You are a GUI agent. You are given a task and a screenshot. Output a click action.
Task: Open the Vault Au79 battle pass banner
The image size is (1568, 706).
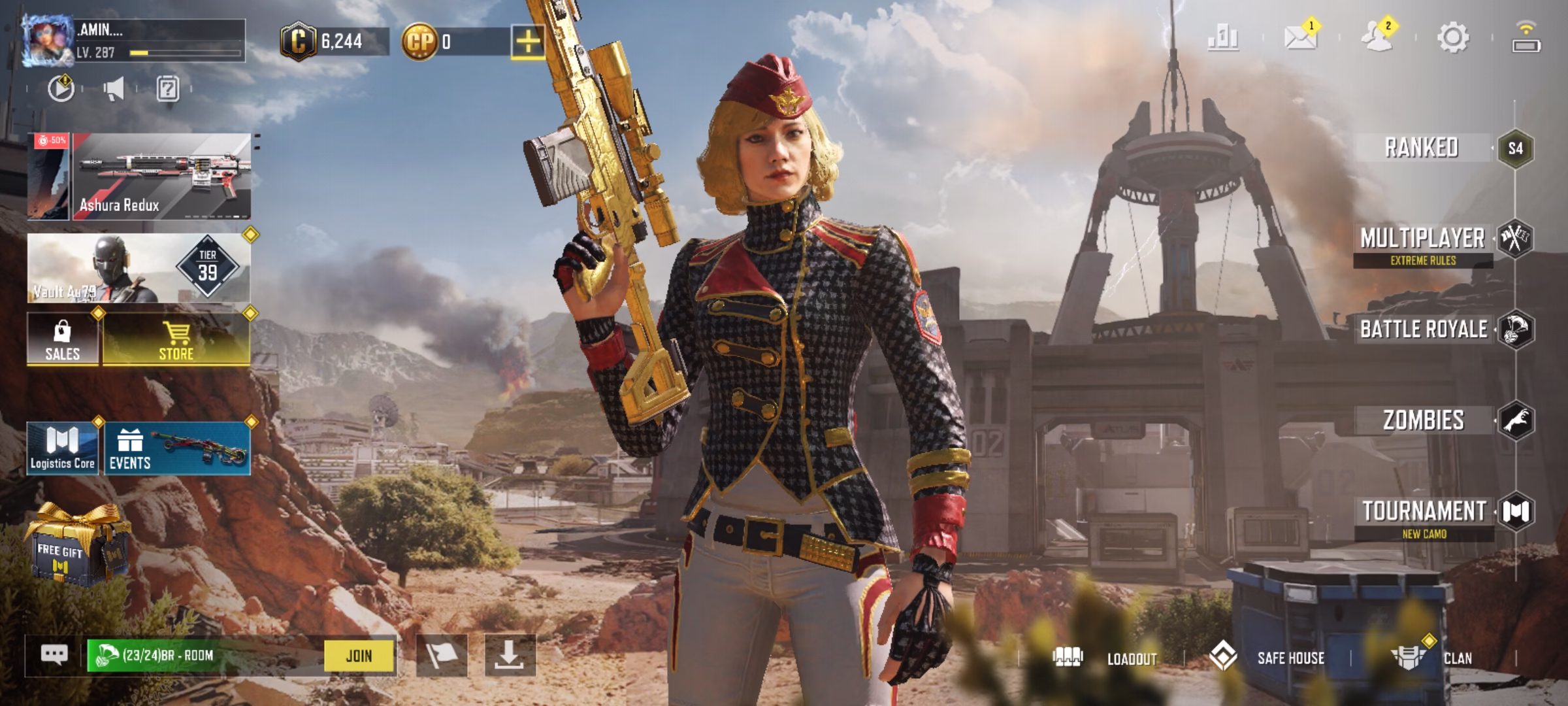(139, 268)
